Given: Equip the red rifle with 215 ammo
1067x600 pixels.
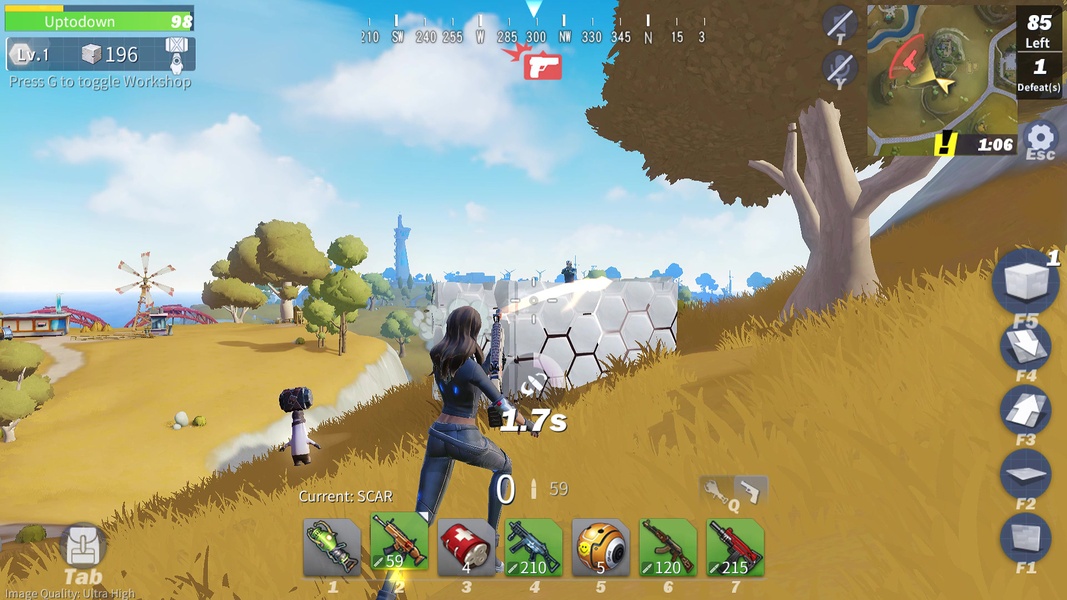Looking at the screenshot, I should coord(735,547).
